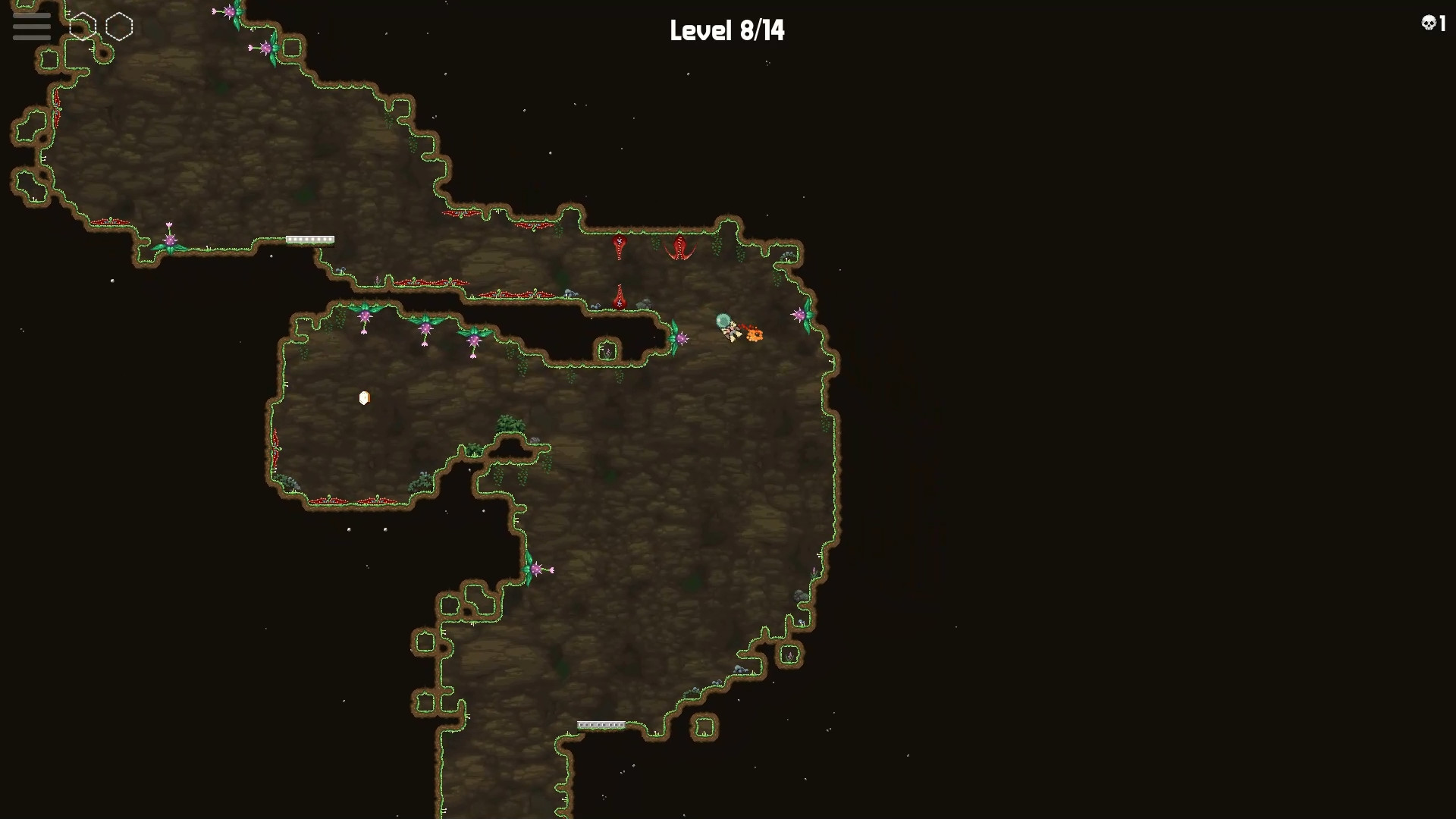The height and width of the screenshot is (819, 1456).
Task: Click the white crystal pickup in the cave
Action: [x=364, y=397]
